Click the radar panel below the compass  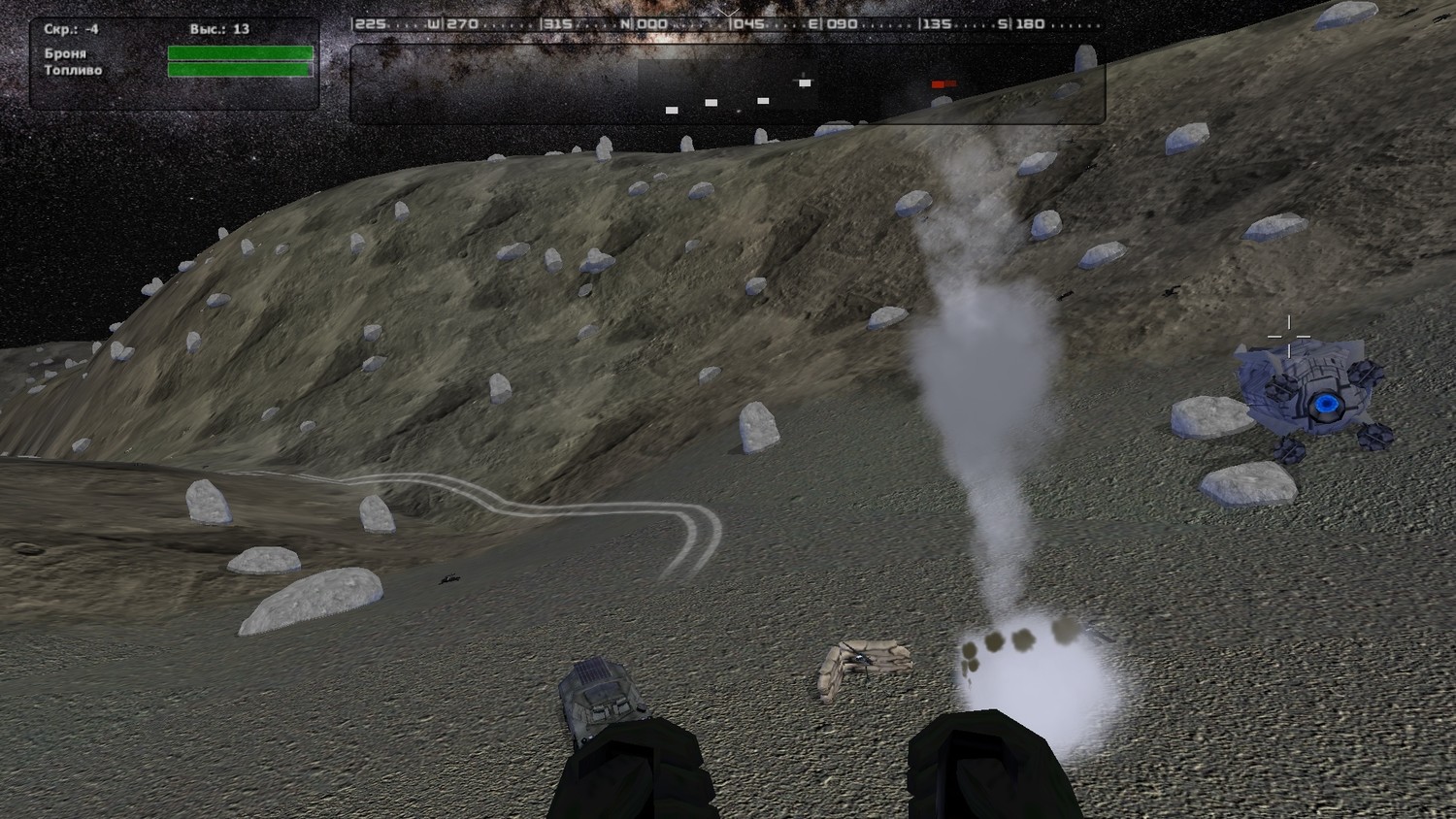point(726,85)
